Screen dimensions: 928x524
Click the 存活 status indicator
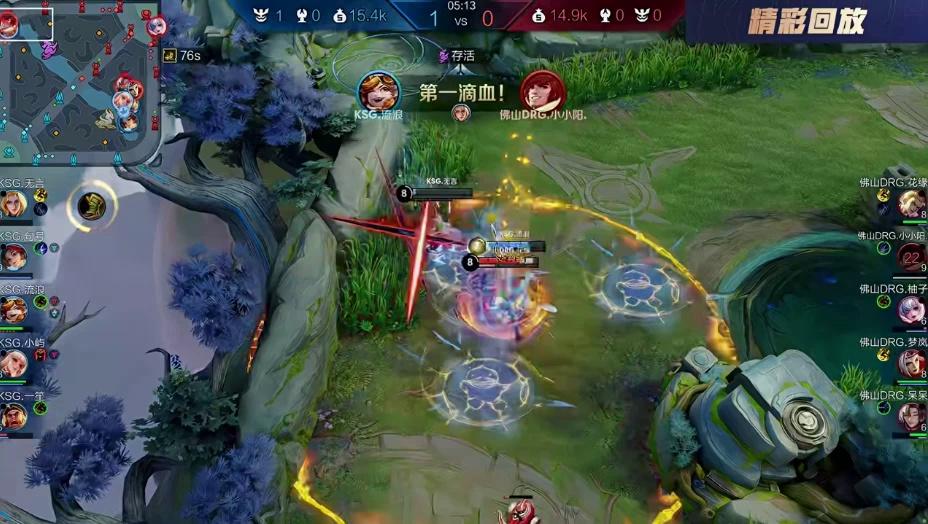[457, 56]
